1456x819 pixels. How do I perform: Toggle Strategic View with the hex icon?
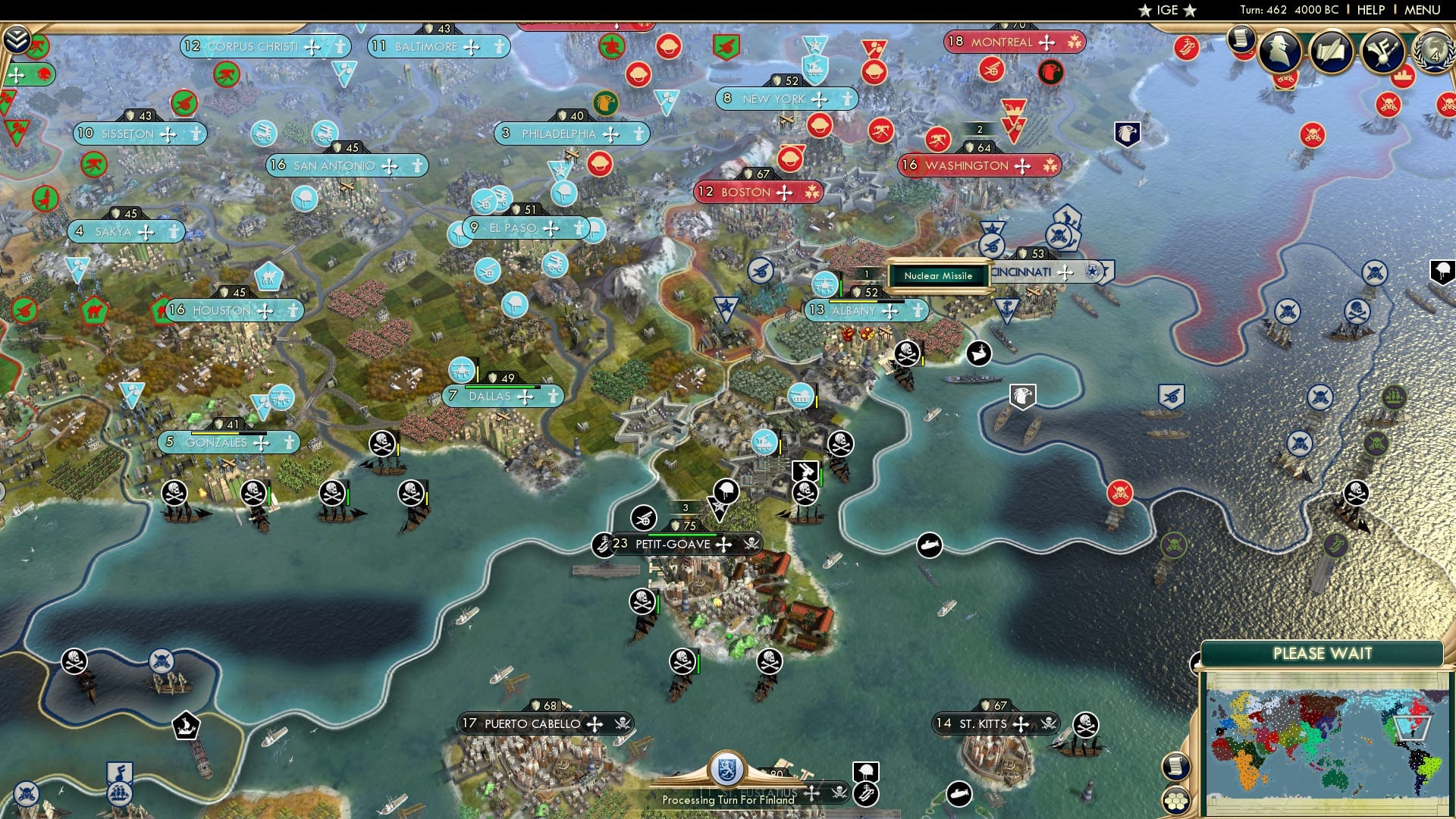pos(1176,802)
